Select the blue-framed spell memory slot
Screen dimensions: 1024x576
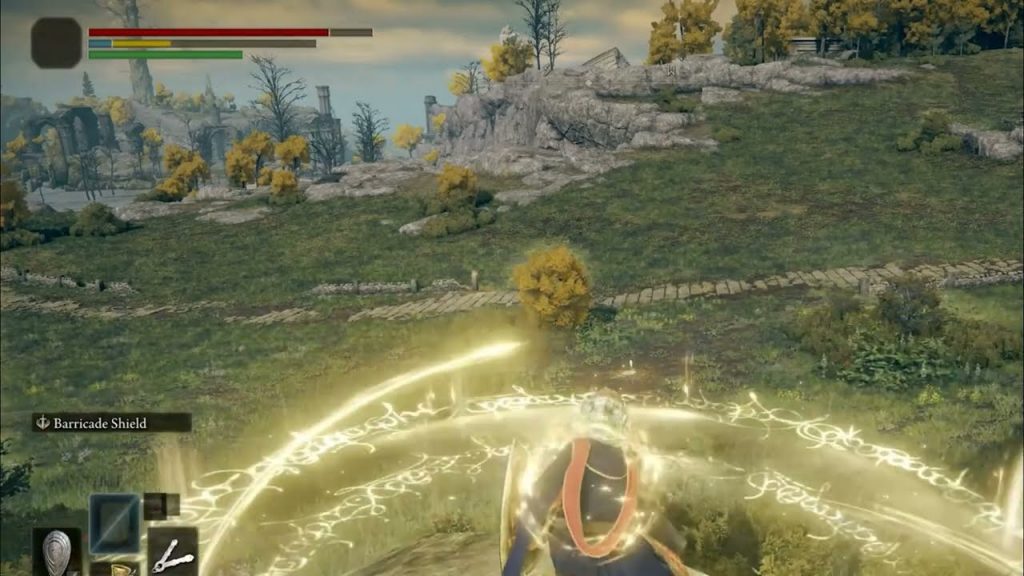(114, 522)
